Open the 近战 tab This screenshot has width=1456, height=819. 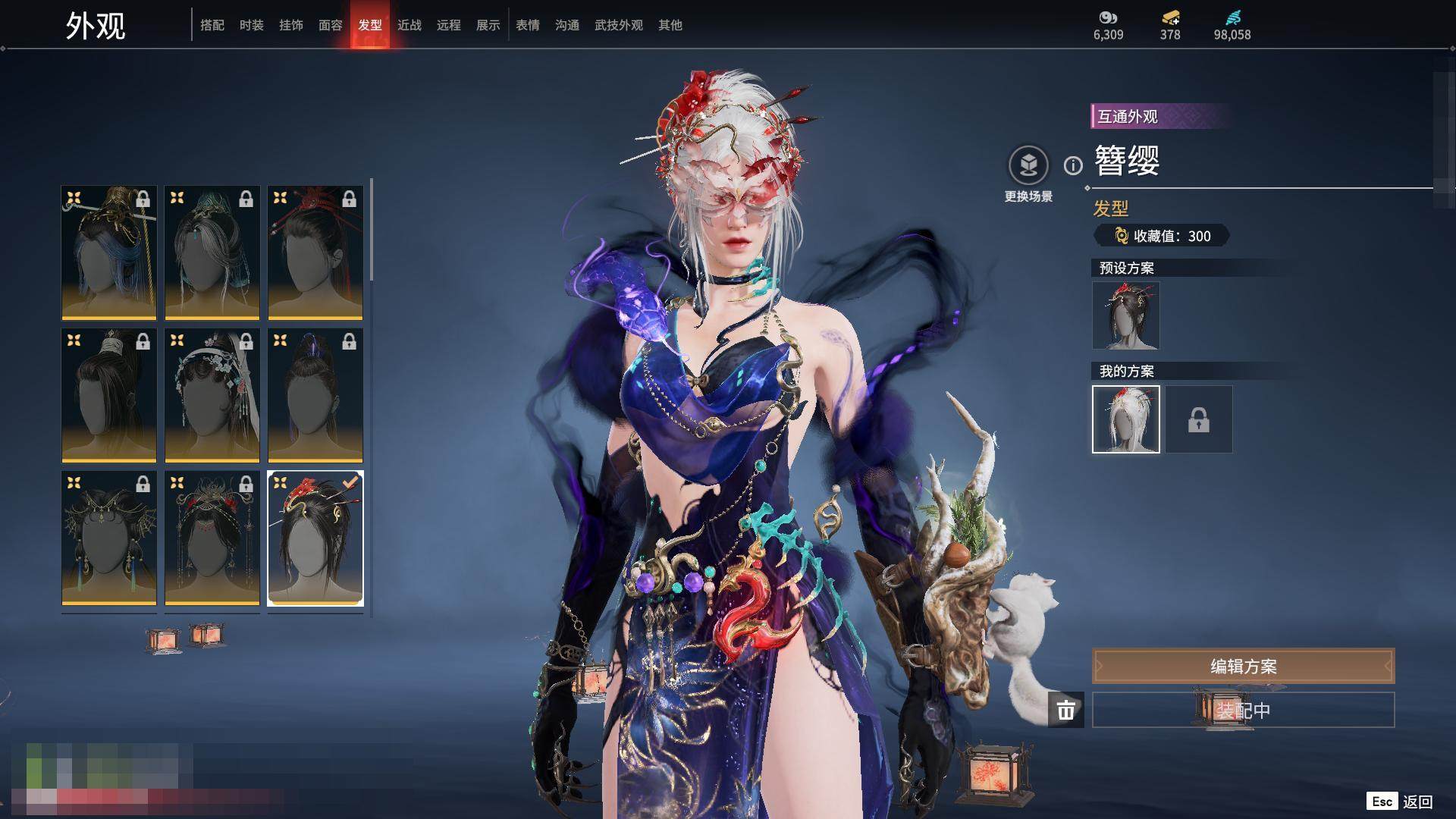(409, 25)
